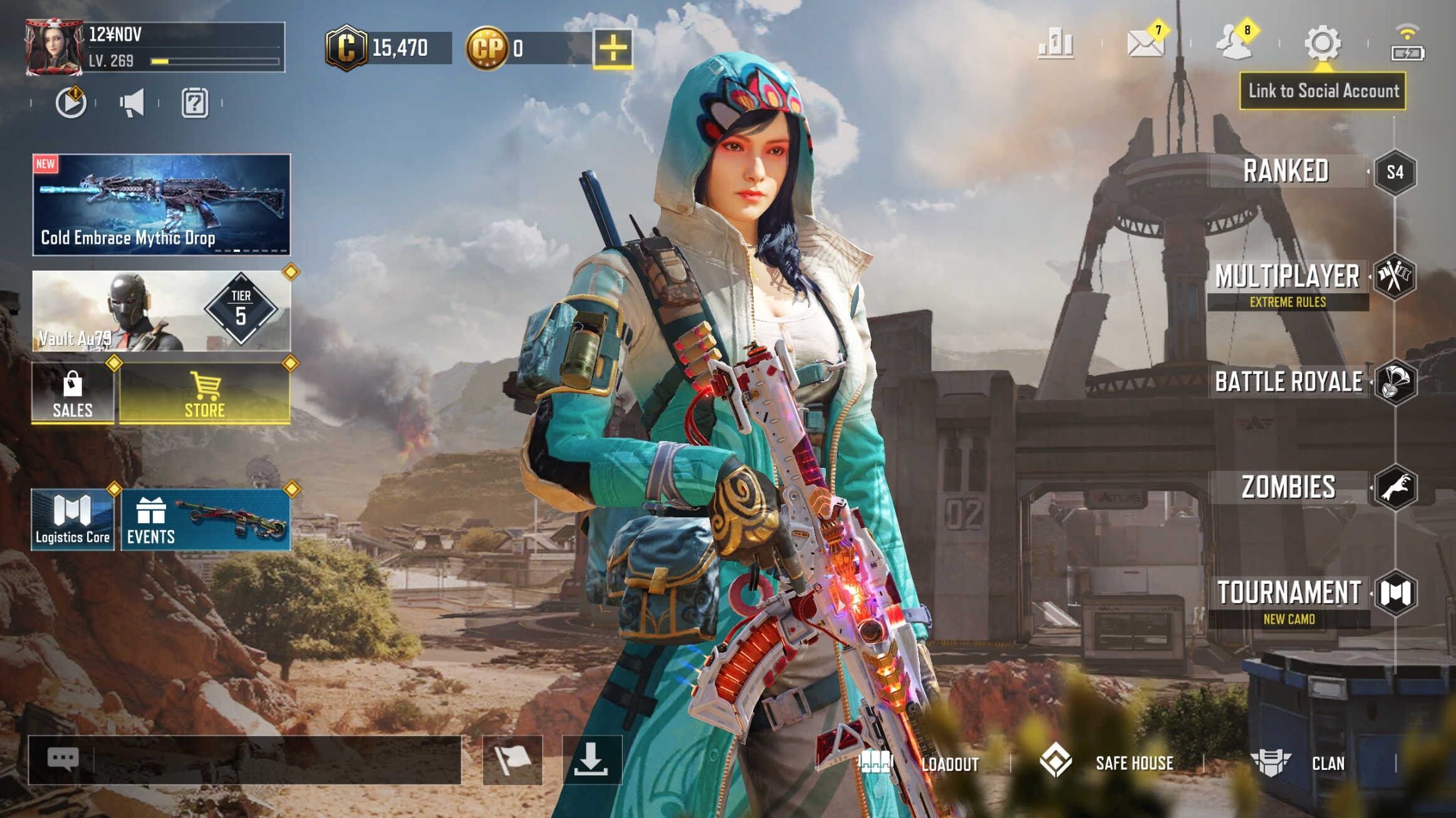The image size is (1456, 818).
Task: Open the Vault Au79 battle pass
Action: pyautogui.click(x=162, y=311)
